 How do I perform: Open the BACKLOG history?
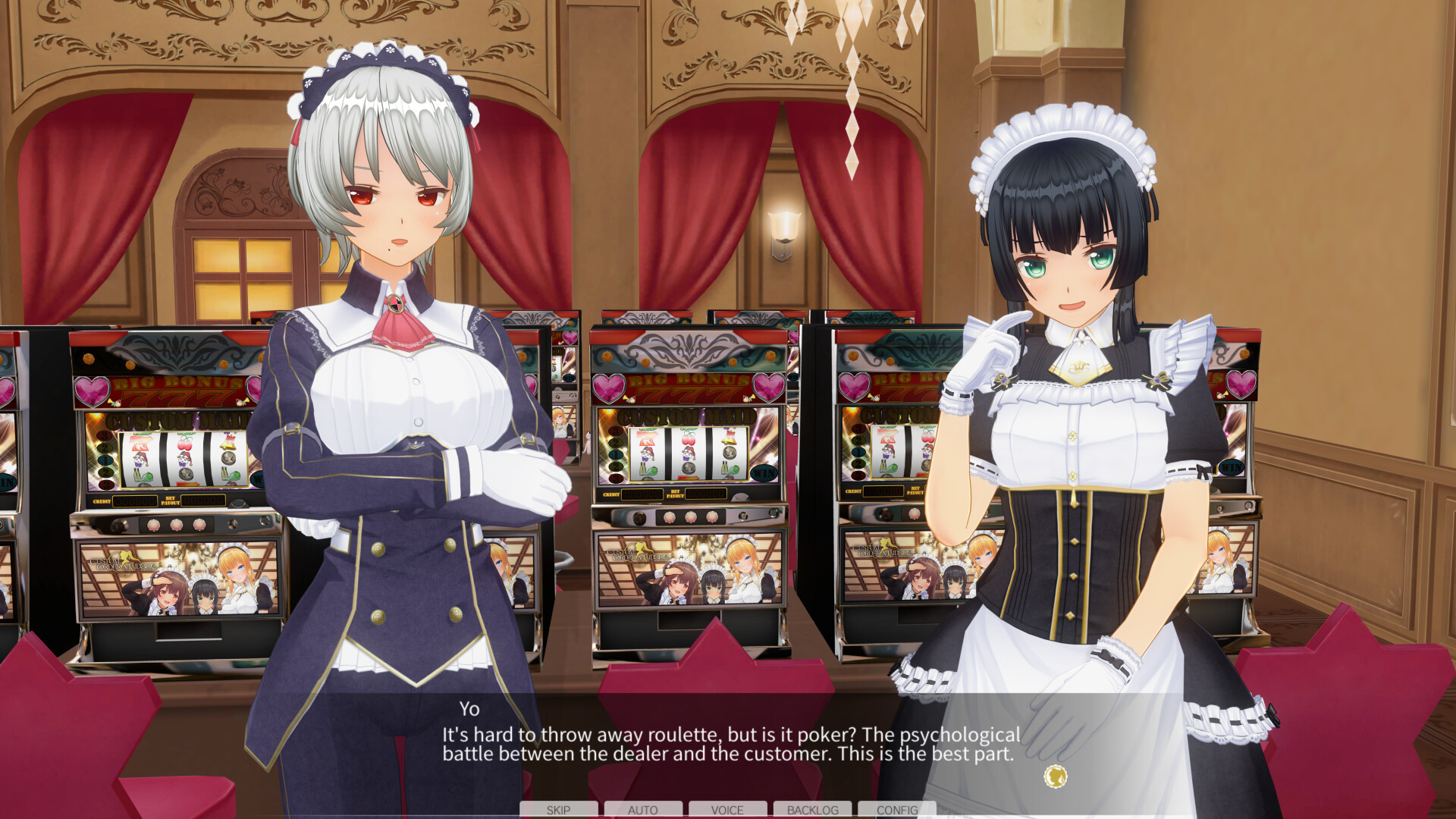[x=812, y=810]
